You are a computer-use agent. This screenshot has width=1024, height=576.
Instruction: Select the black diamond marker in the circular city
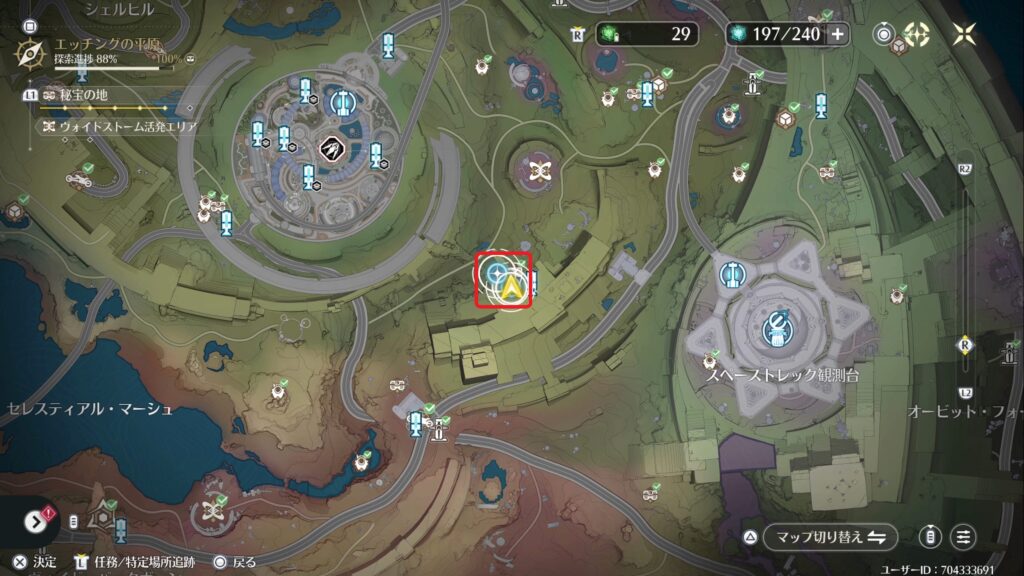(x=328, y=148)
